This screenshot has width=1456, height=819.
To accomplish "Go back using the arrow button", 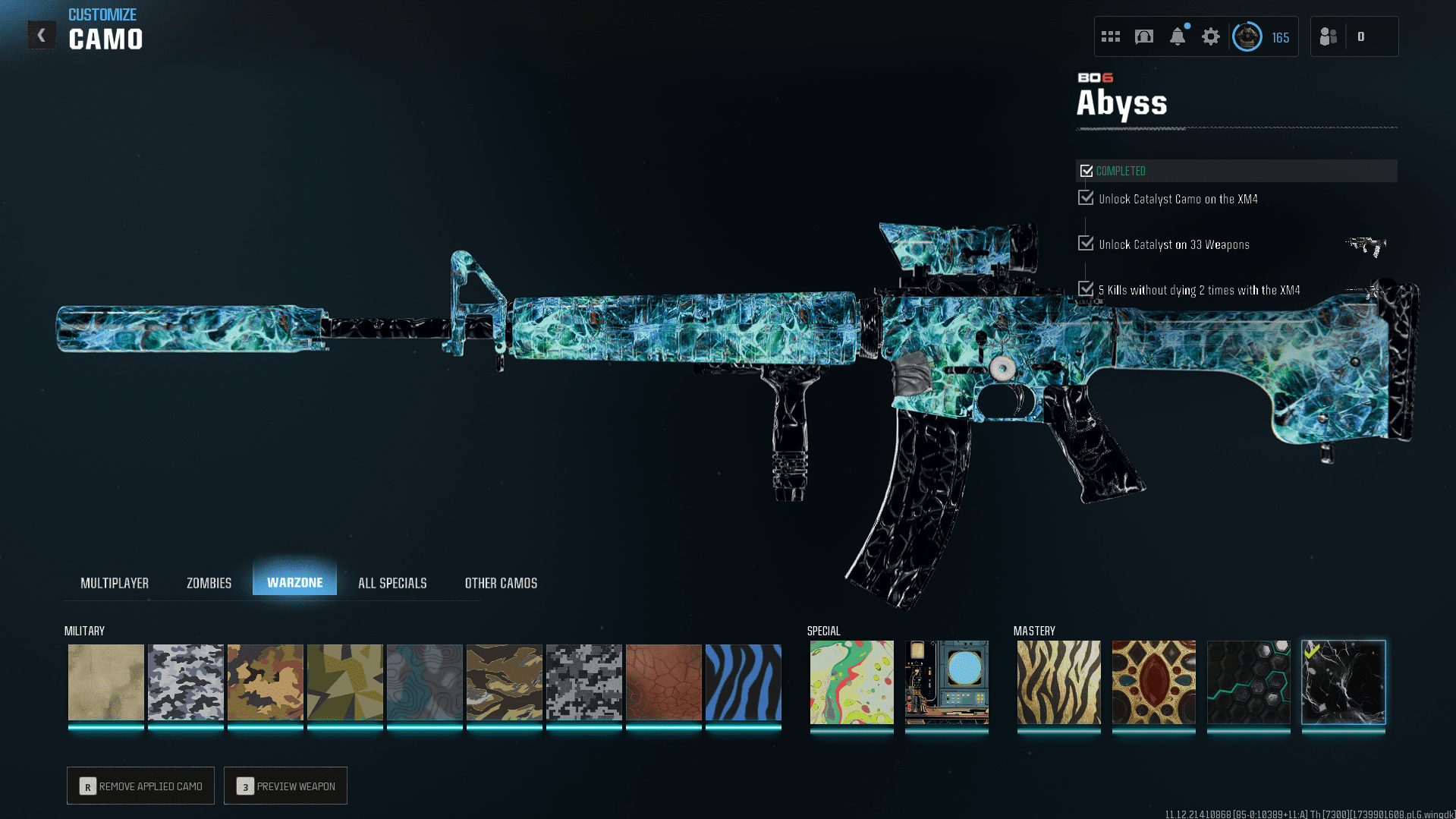I will (x=42, y=35).
